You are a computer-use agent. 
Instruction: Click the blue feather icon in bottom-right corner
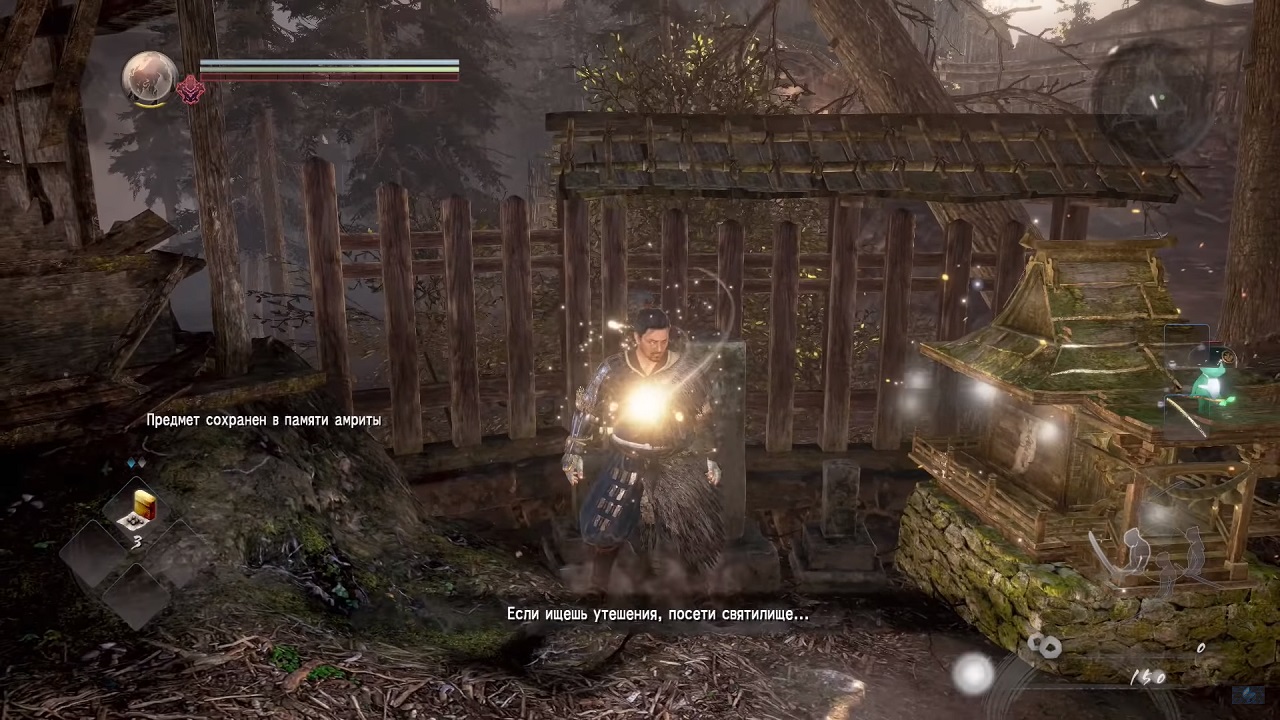point(1247,695)
